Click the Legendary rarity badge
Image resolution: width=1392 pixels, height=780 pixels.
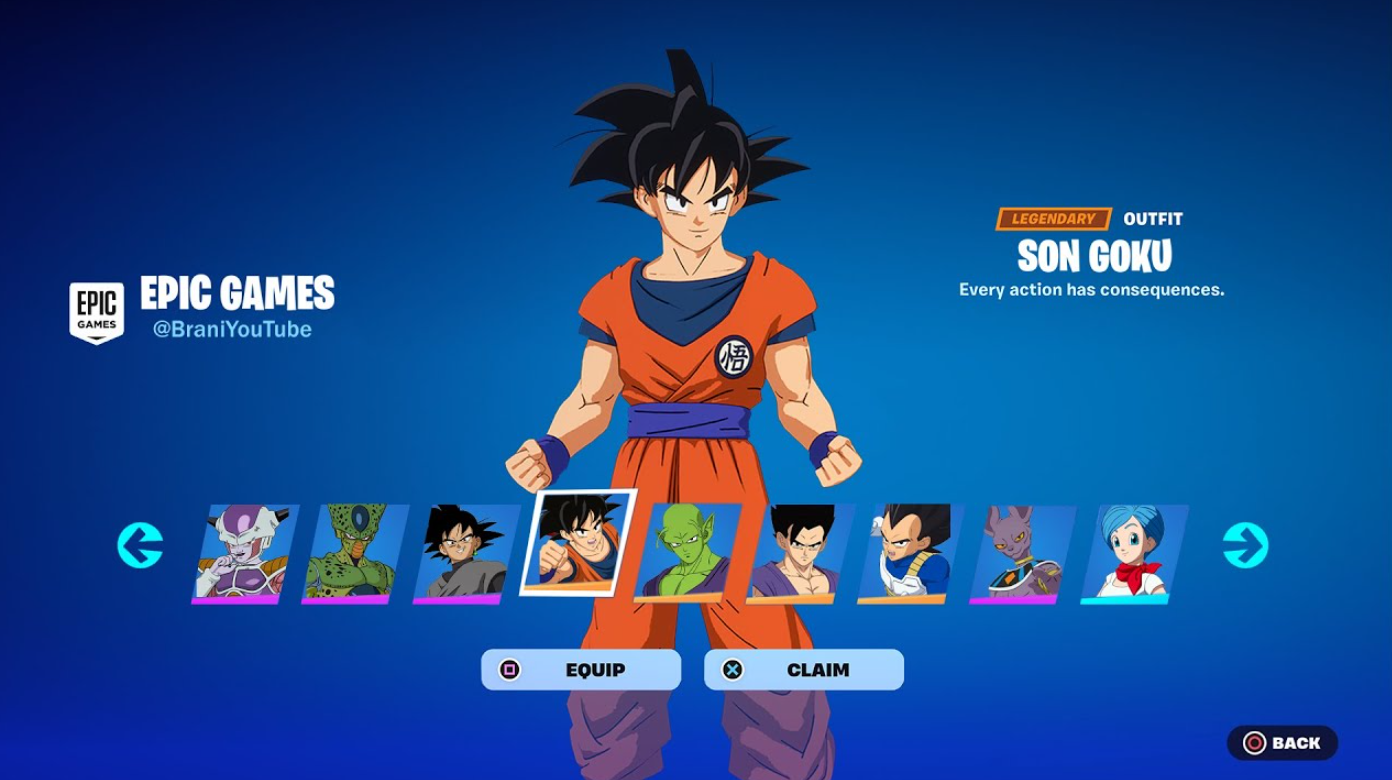[x=1056, y=218]
